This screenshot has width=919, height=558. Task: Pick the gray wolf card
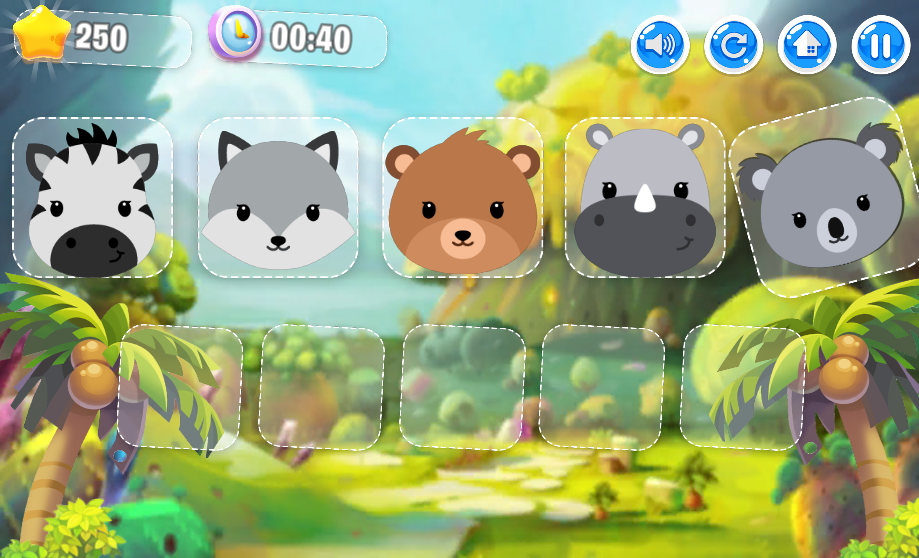coord(278,198)
